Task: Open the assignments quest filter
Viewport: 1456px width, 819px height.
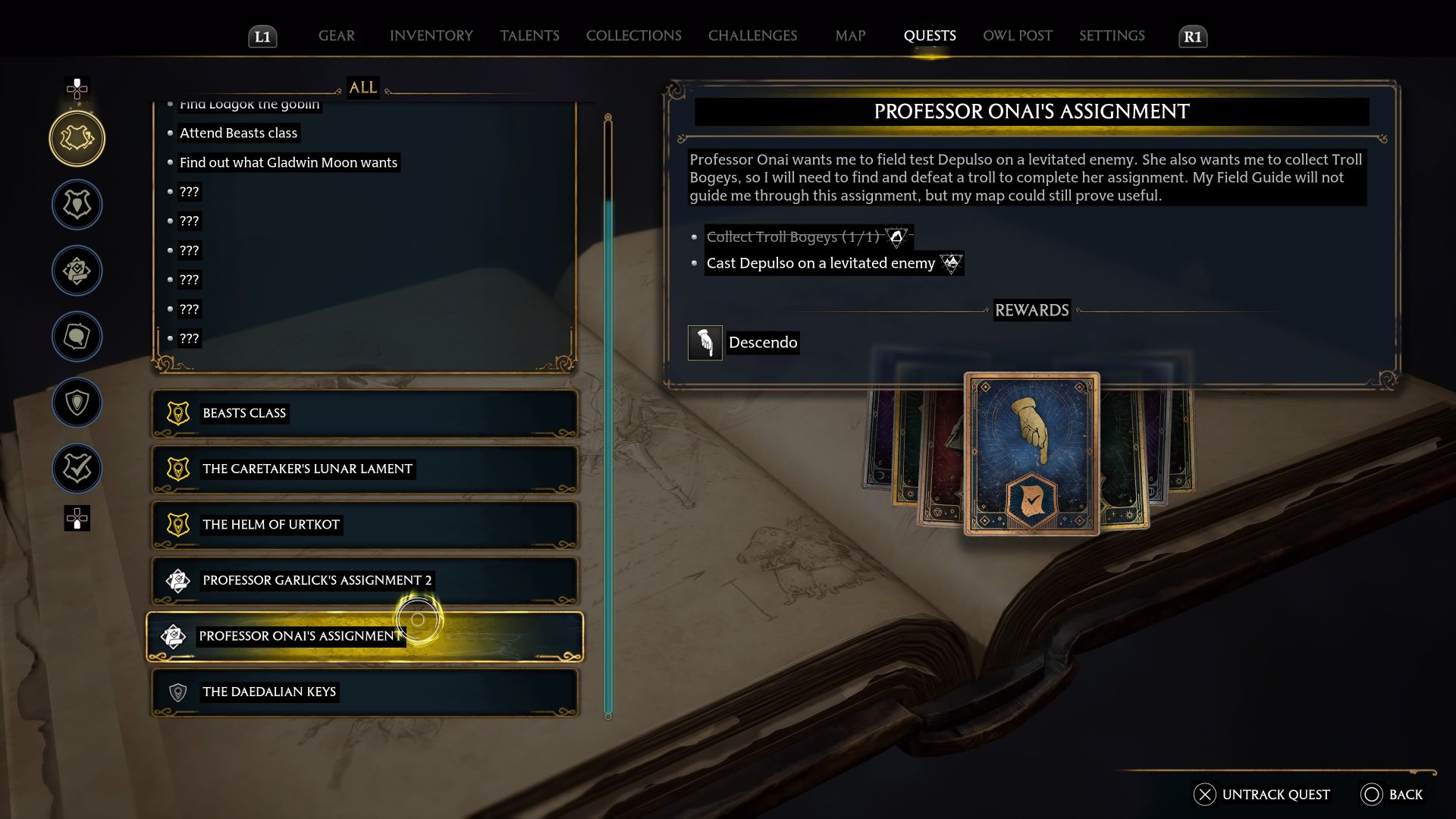Action: click(x=77, y=271)
